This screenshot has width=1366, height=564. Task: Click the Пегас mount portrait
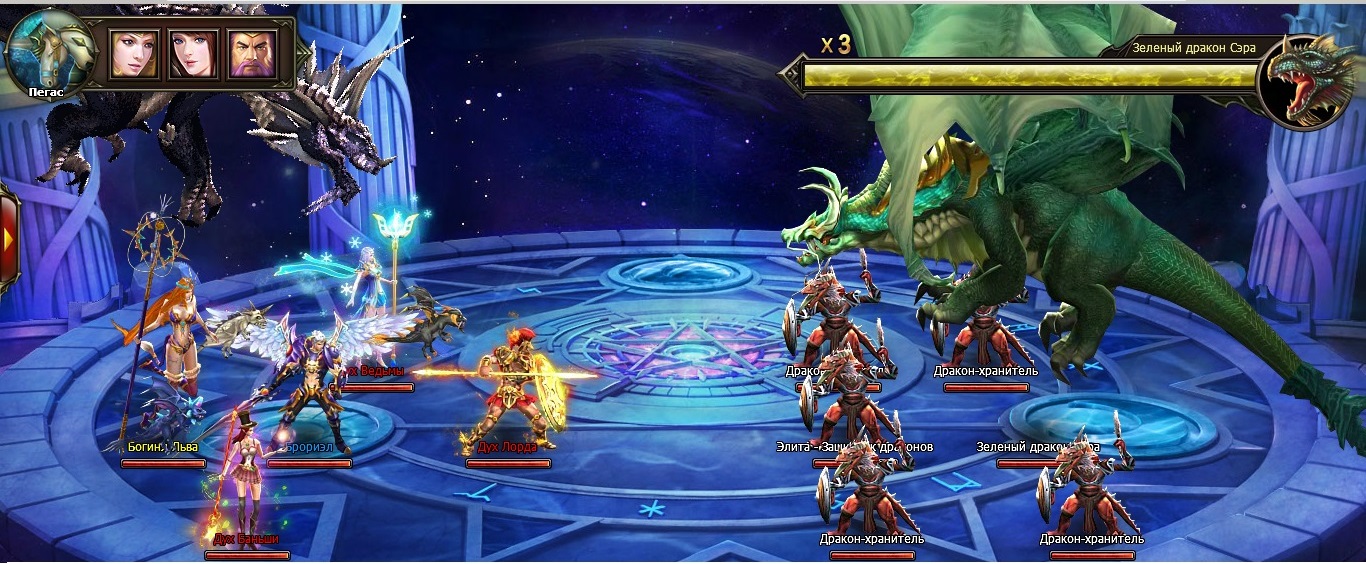[x=49, y=52]
